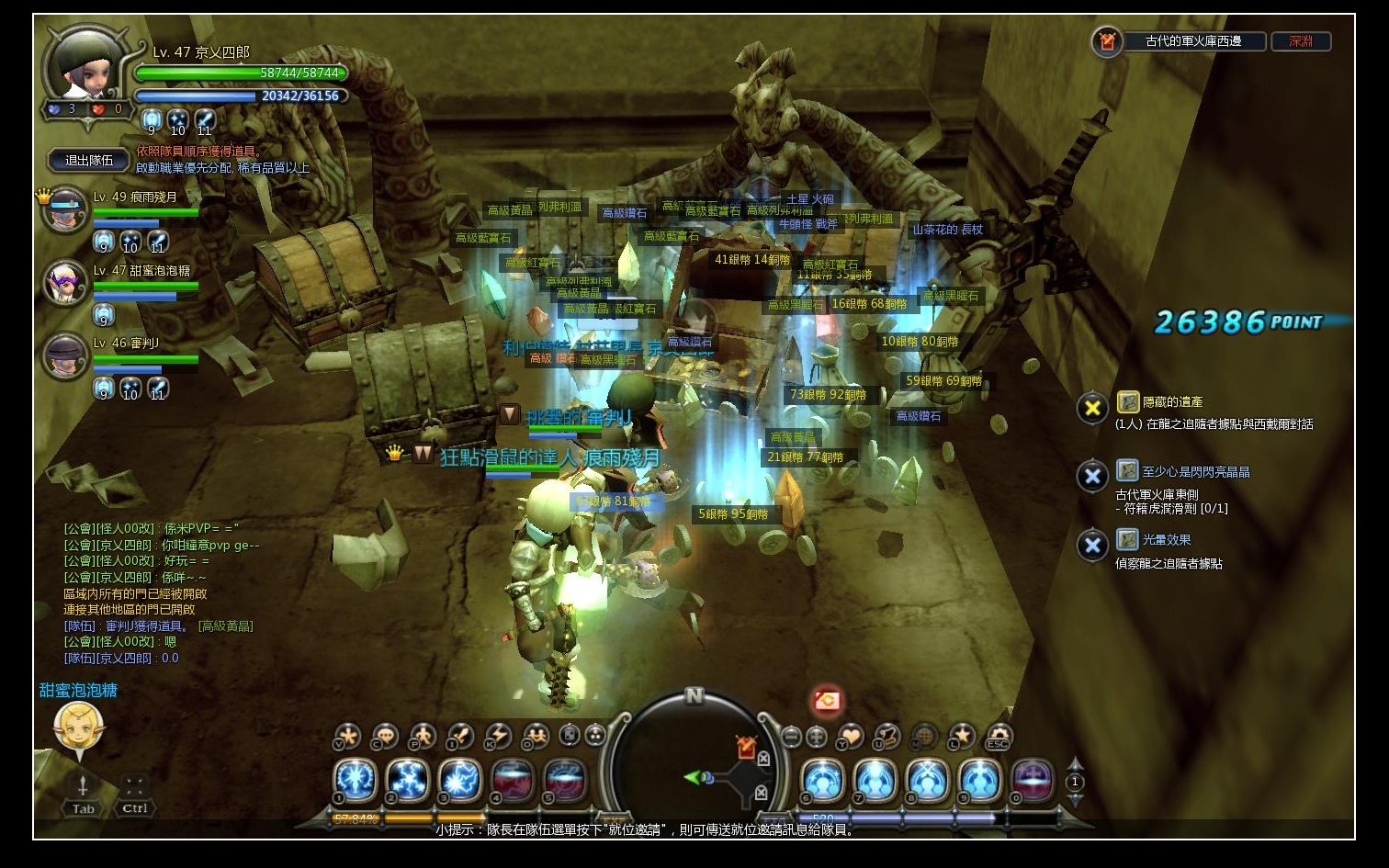
Task: Open the heart-shaped menu icon (Y)
Action: point(852,736)
